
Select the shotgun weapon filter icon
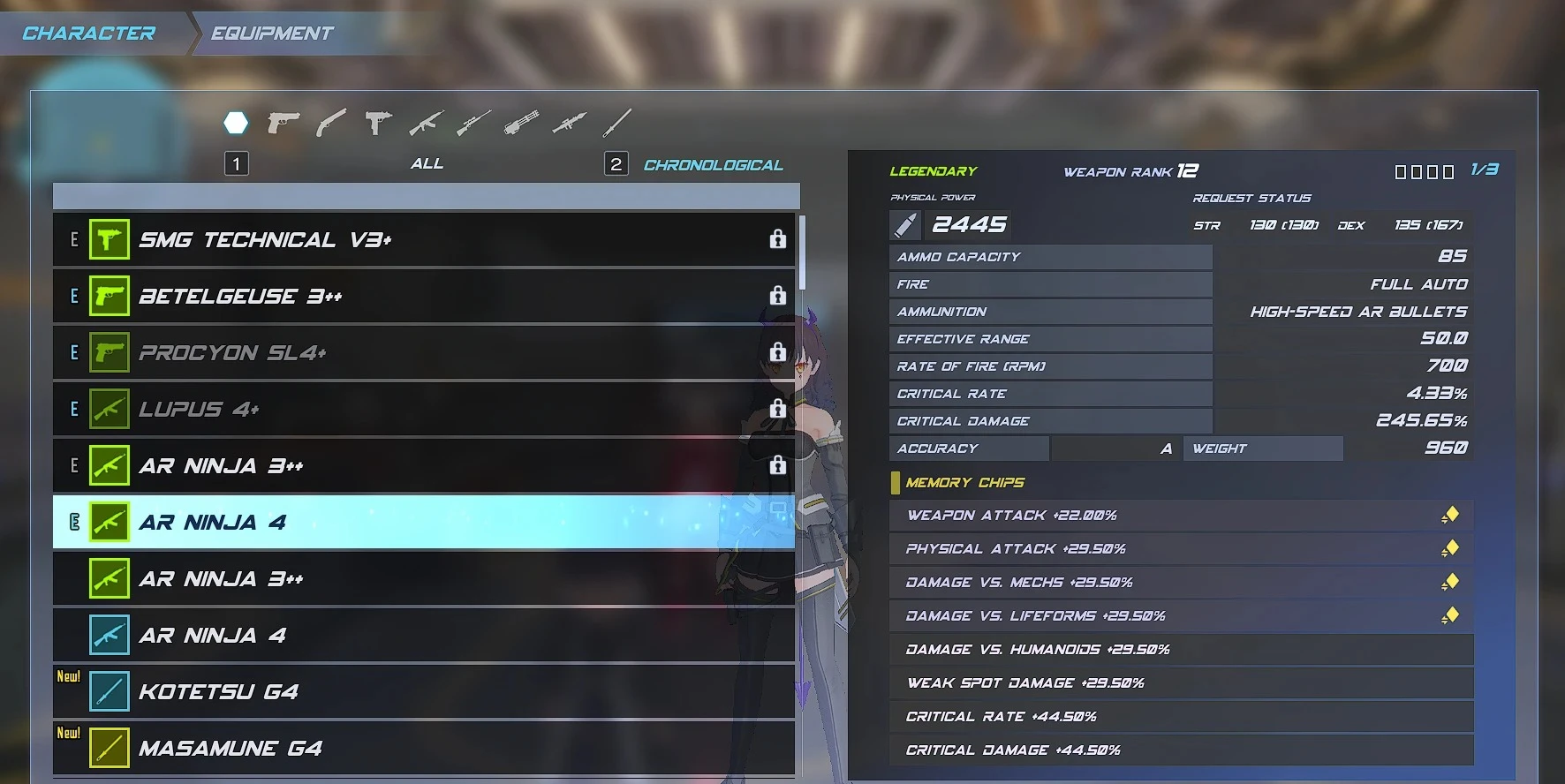point(330,122)
